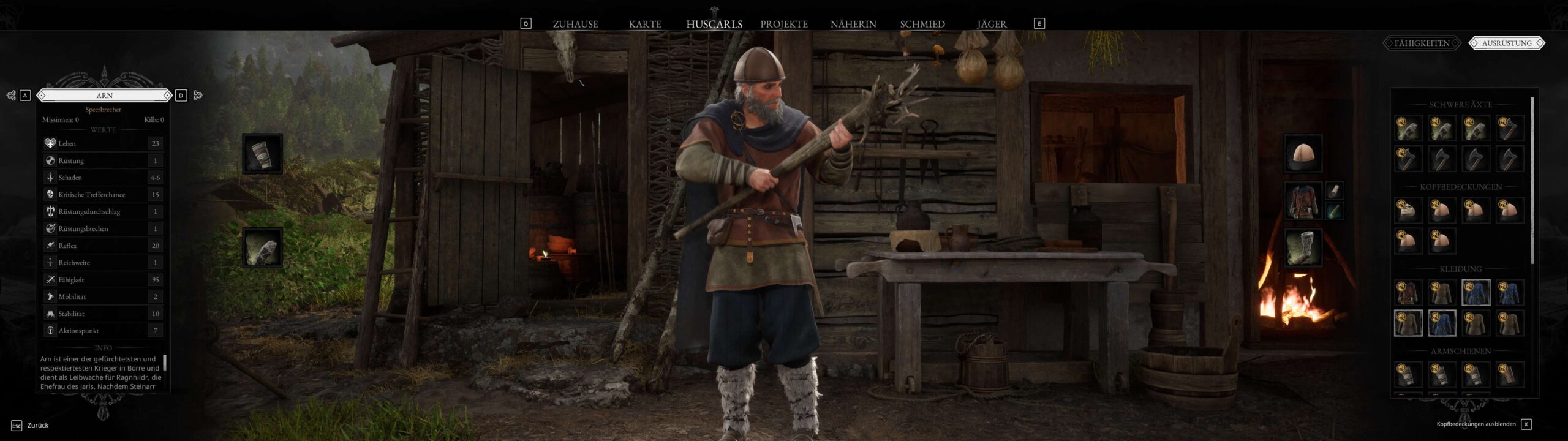Click the equipped helmet cap slot

pos(1303,154)
